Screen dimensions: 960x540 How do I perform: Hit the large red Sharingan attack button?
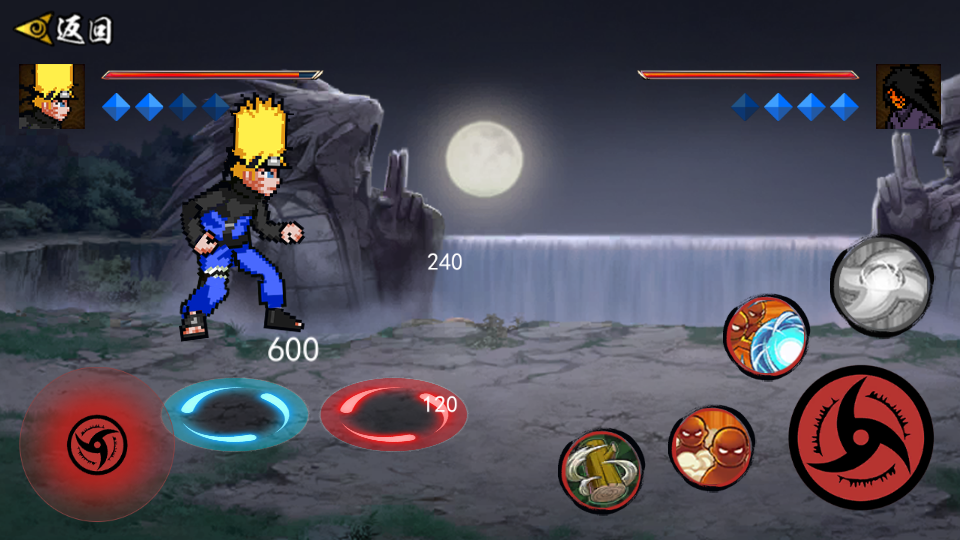pyautogui.click(x=860, y=437)
